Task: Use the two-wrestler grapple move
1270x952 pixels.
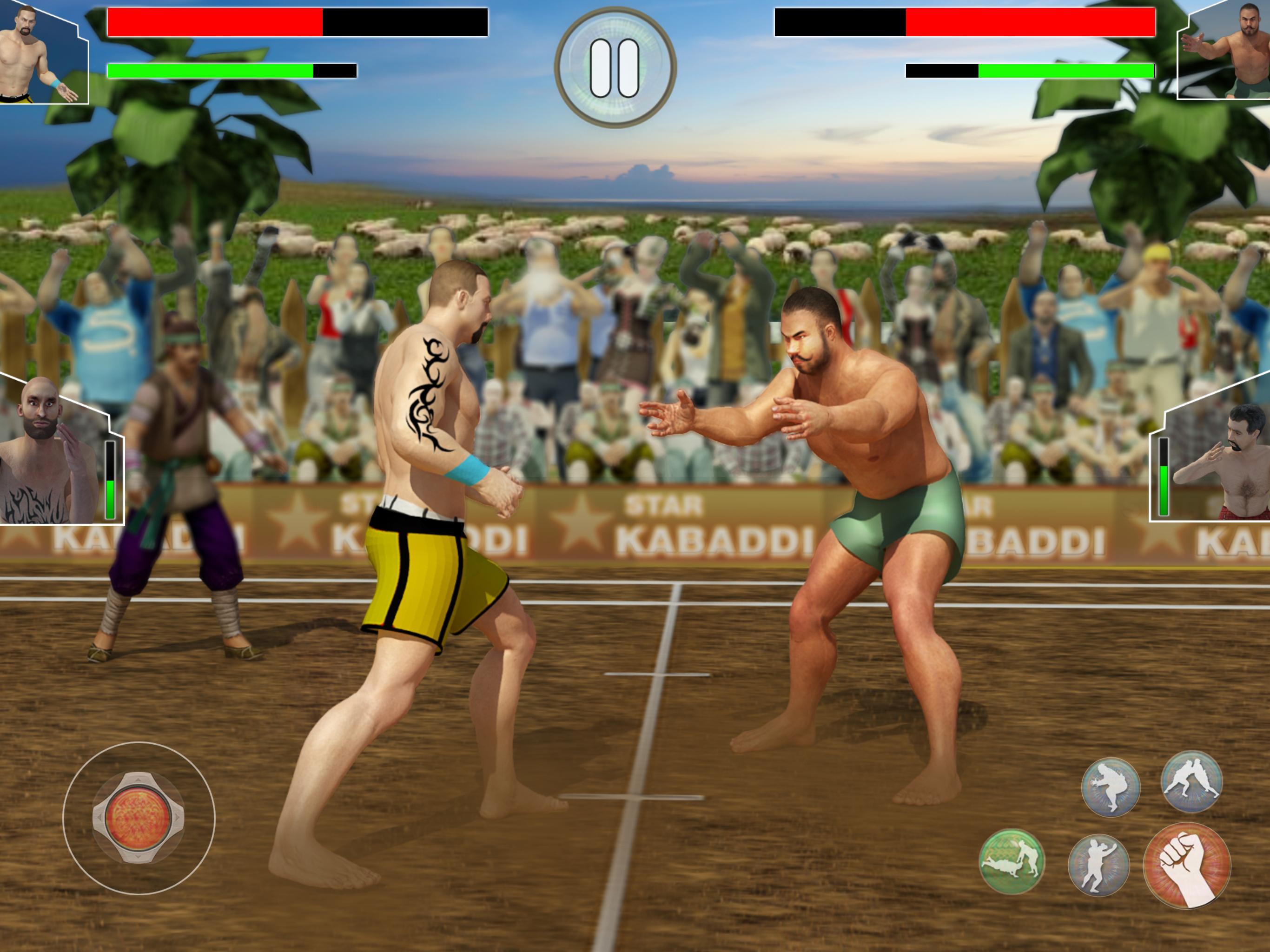Action: 1191,781
